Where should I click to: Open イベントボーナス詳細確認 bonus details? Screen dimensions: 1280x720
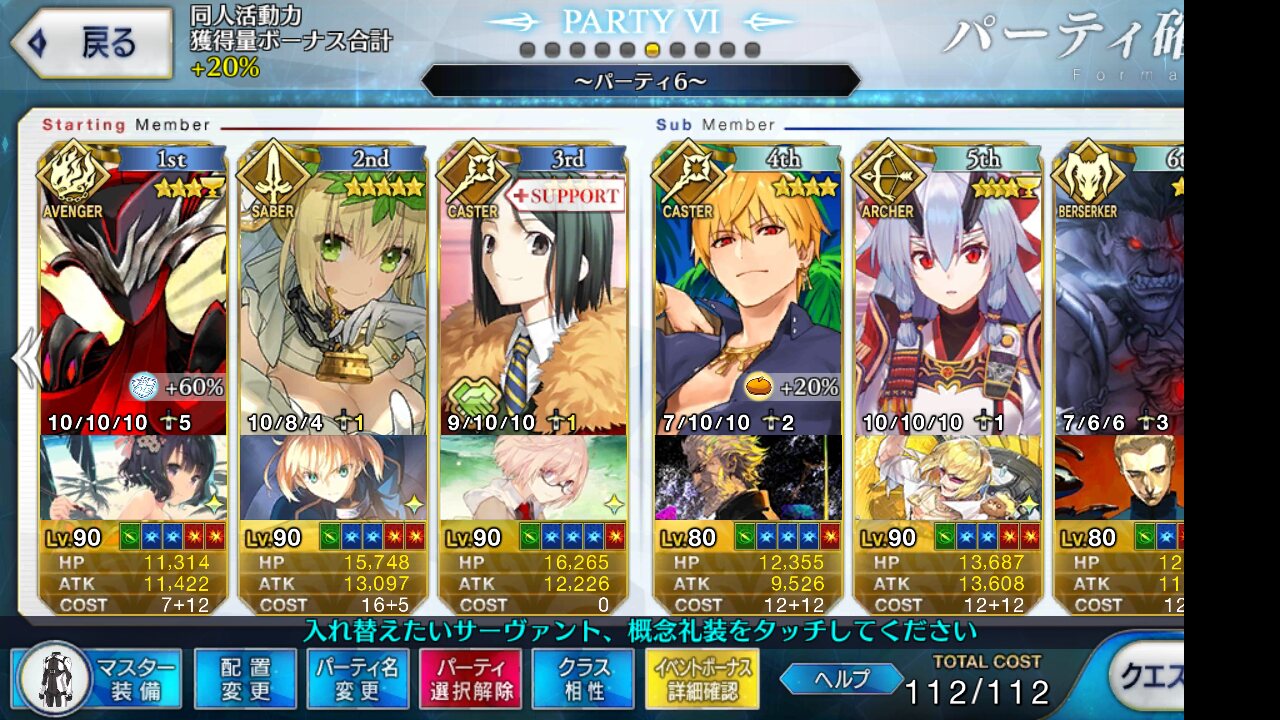point(702,679)
